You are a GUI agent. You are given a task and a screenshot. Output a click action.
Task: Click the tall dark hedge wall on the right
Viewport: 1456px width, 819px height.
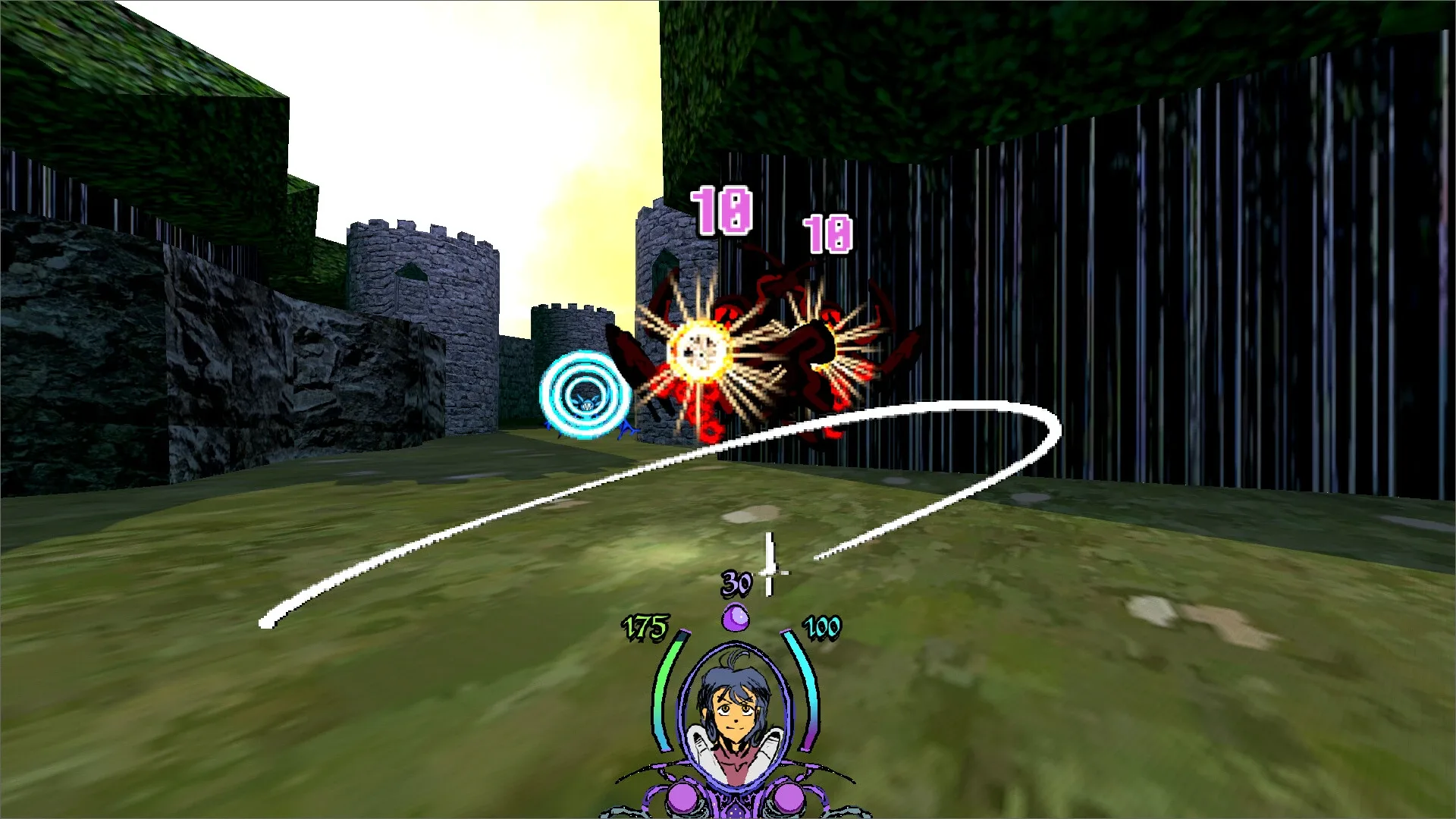click(x=1251, y=265)
